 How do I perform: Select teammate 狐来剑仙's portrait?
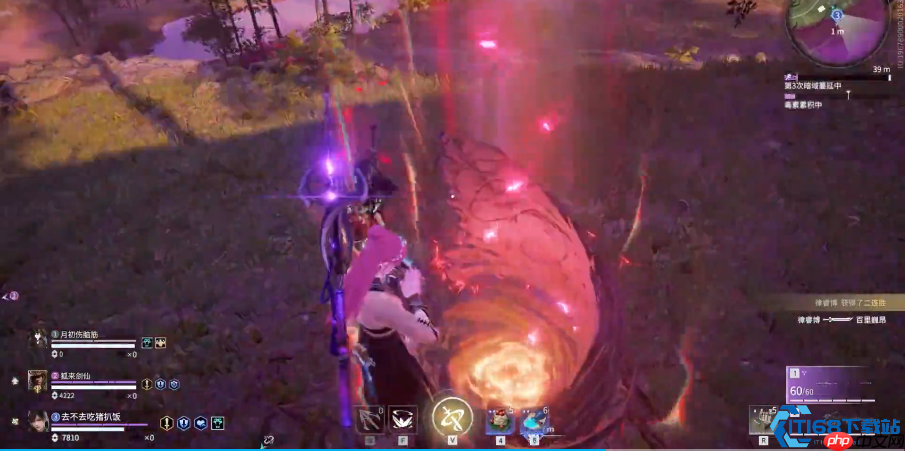point(38,380)
